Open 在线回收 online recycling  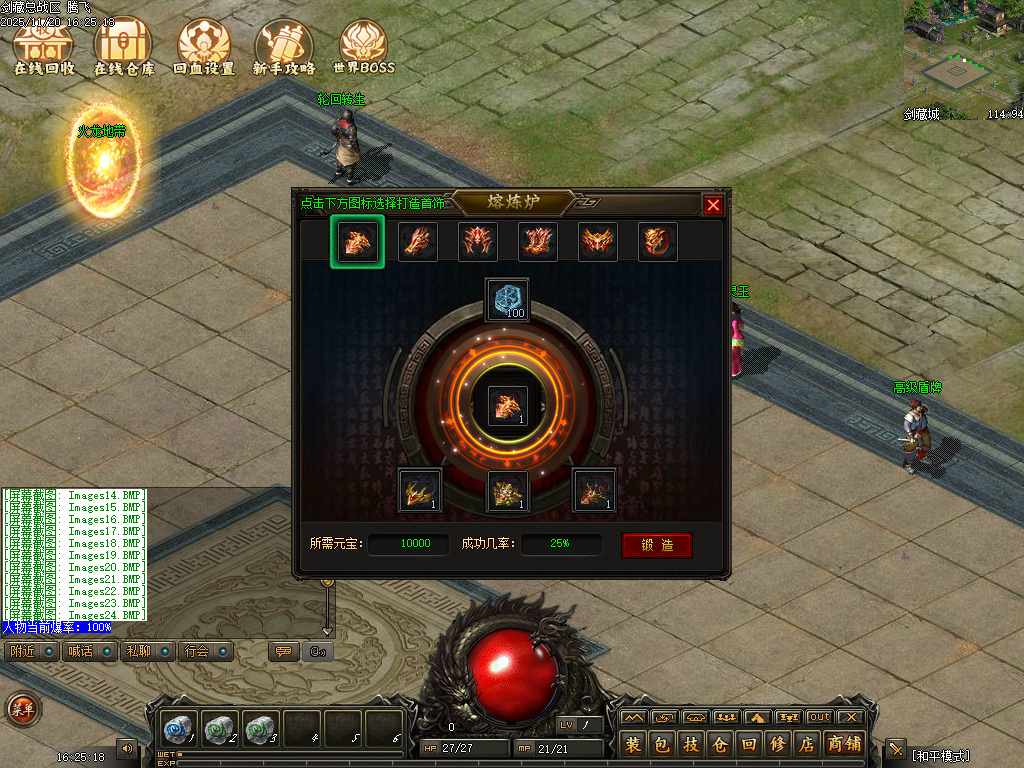click(44, 47)
